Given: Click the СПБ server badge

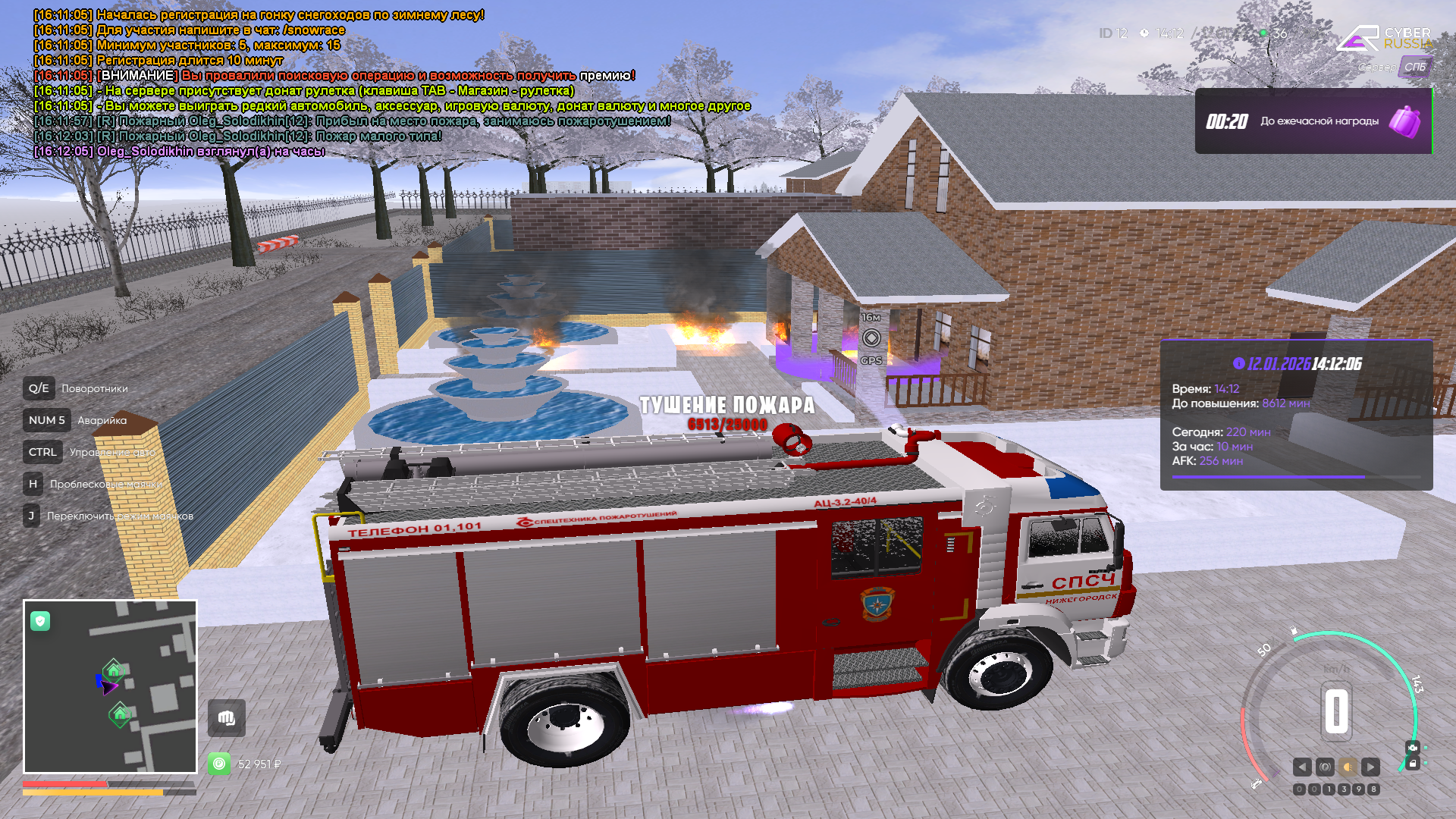Looking at the screenshot, I should tap(1414, 67).
